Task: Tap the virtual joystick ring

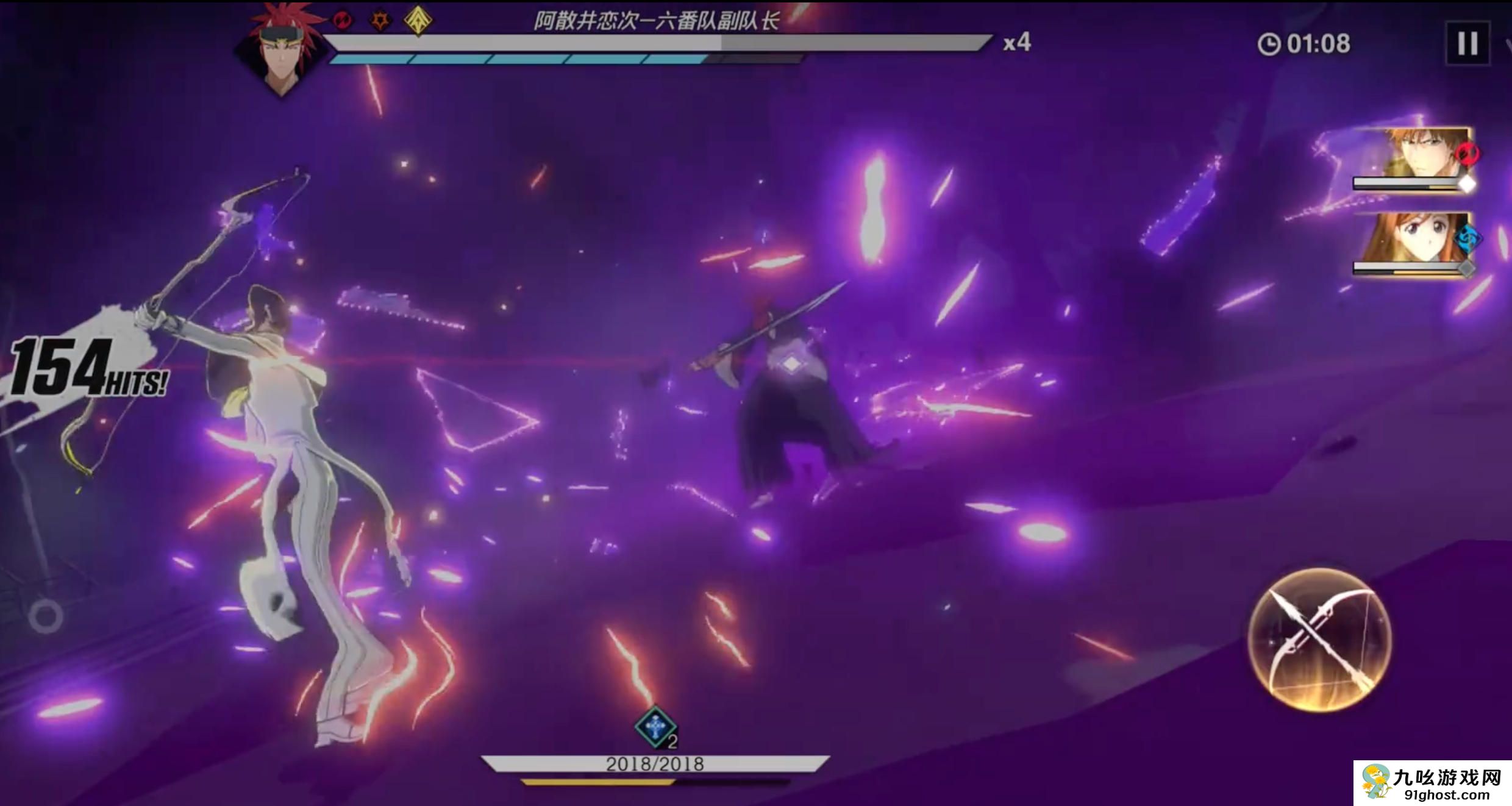Action: (46, 616)
